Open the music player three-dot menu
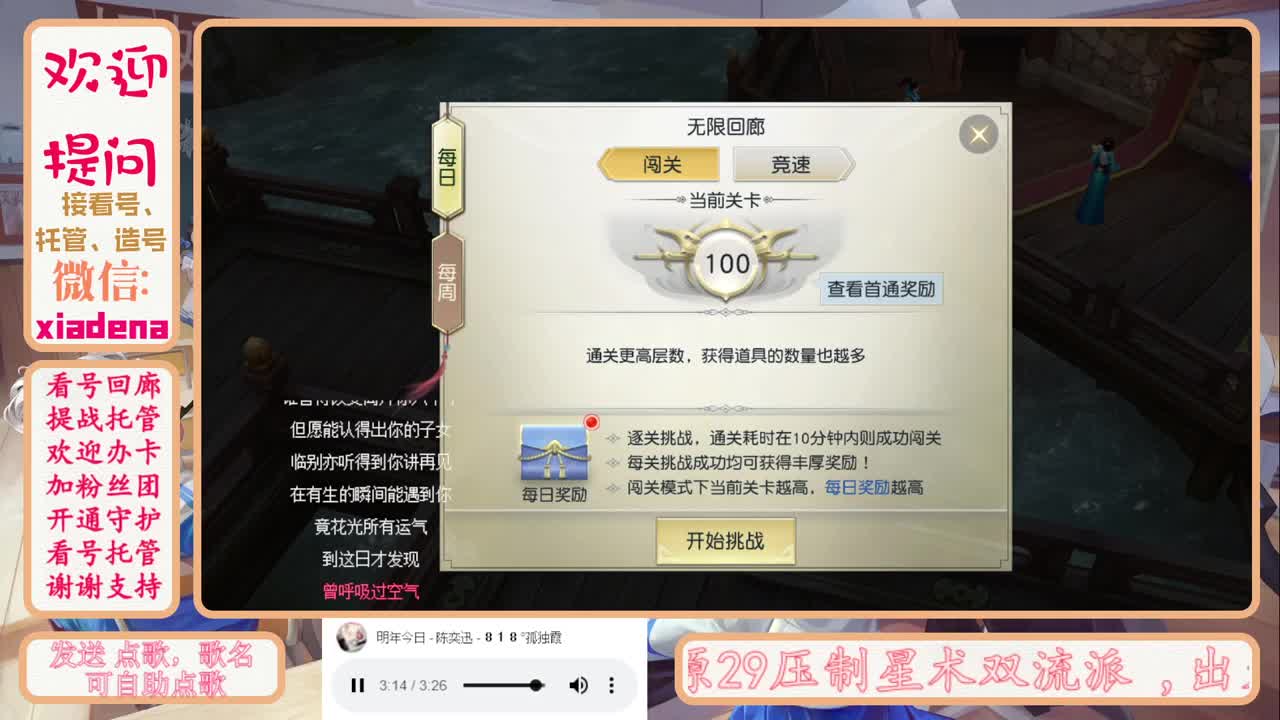Screen dimensions: 1280x720 (611, 686)
